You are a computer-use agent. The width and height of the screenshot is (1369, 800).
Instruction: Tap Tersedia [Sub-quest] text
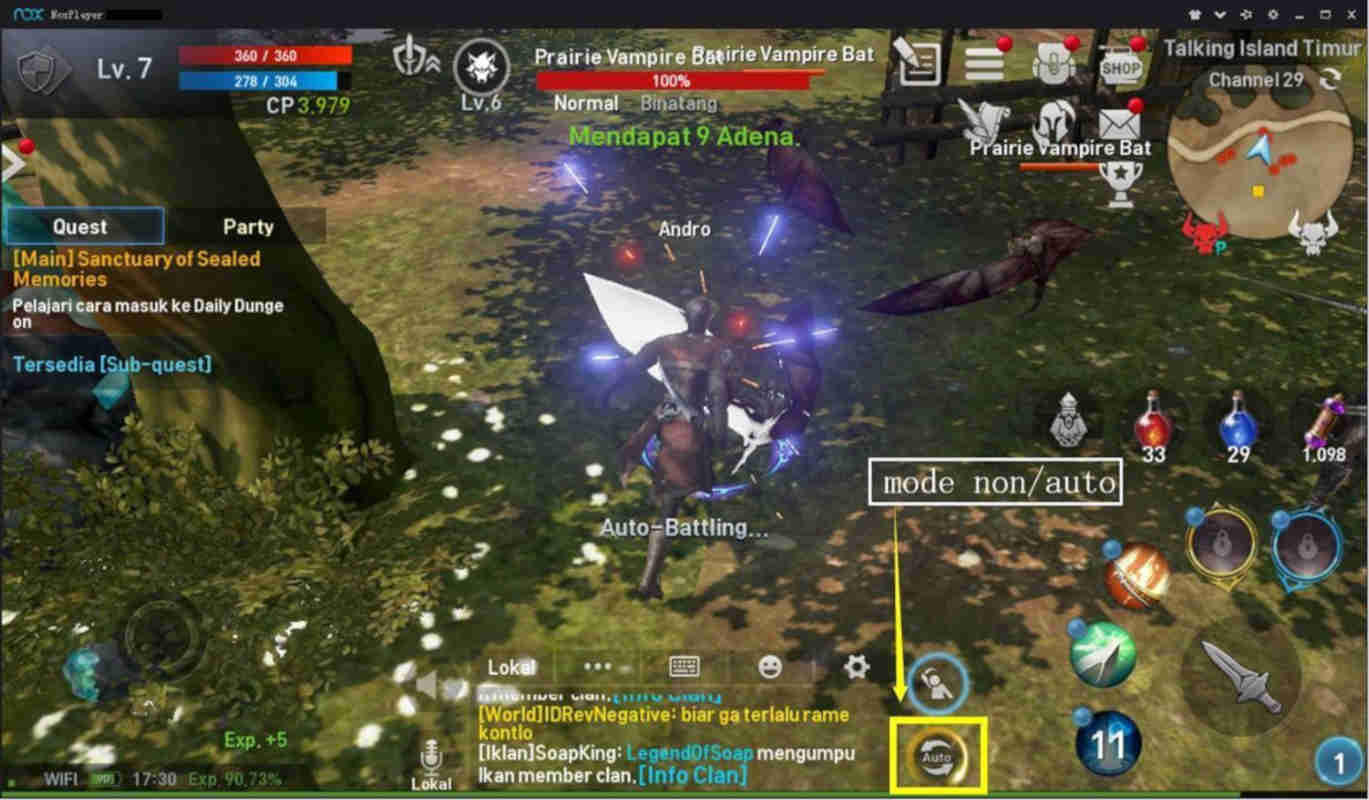click(115, 365)
